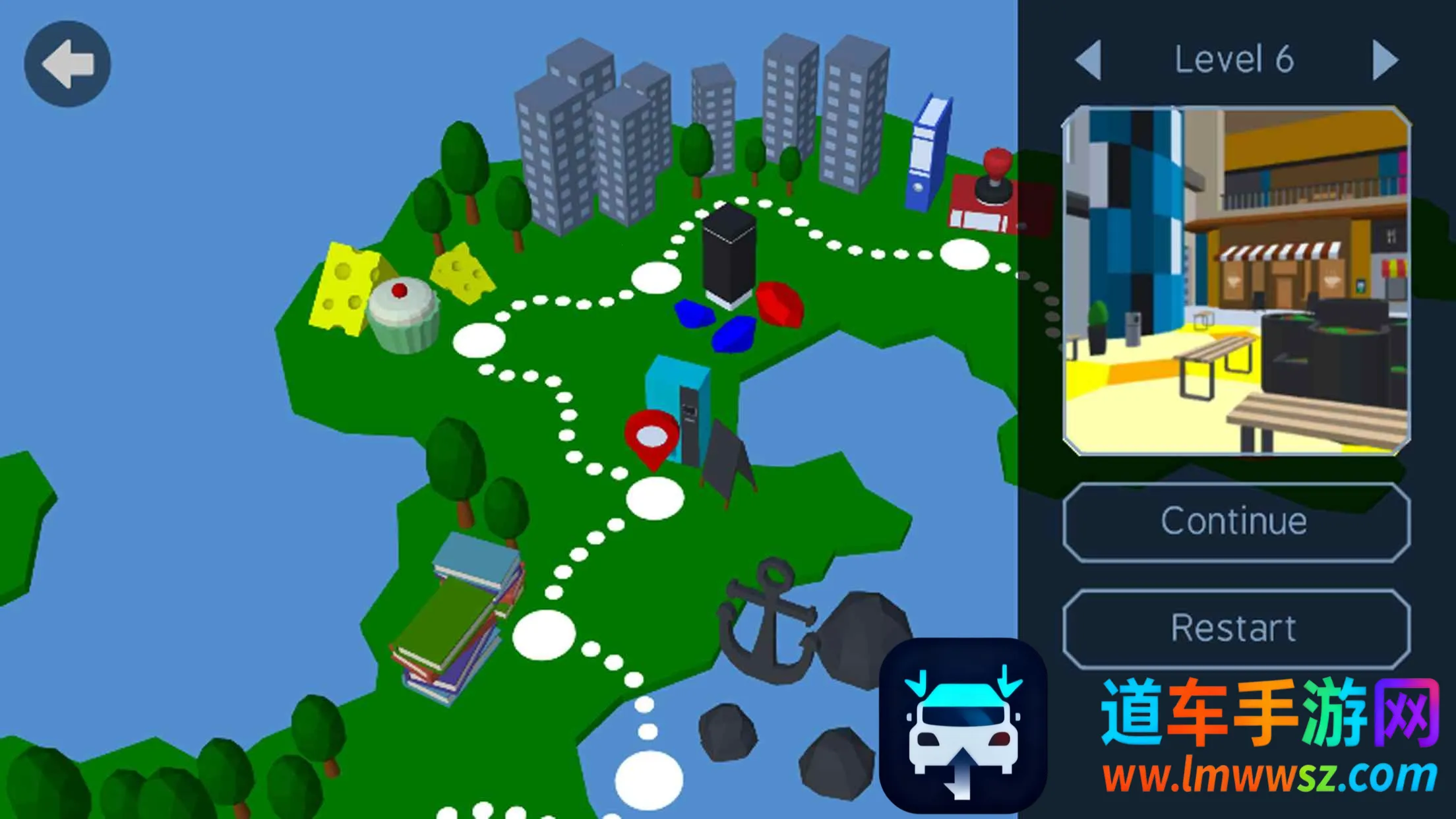Switch to the previous level
The height and width of the screenshot is (819, 1456).
click(x=1089, y=60)
